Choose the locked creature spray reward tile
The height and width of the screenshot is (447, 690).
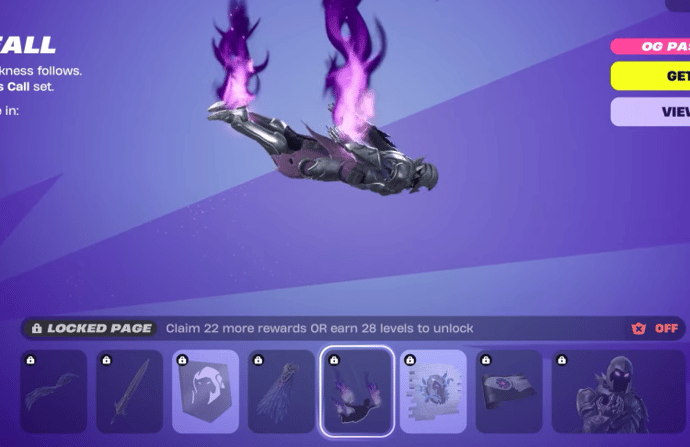point(432,392)
